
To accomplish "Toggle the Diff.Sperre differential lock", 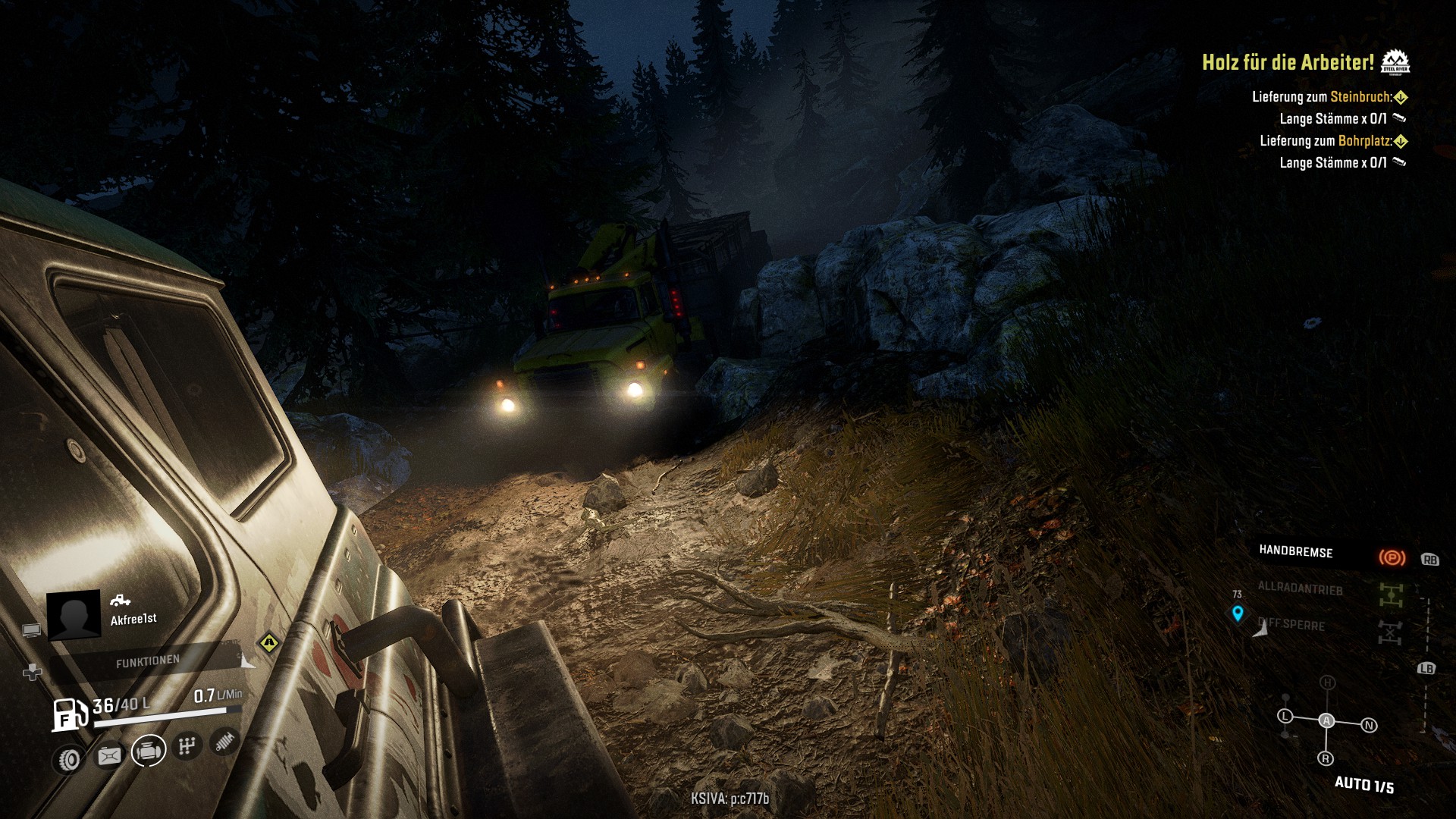I will (1390, 631).
